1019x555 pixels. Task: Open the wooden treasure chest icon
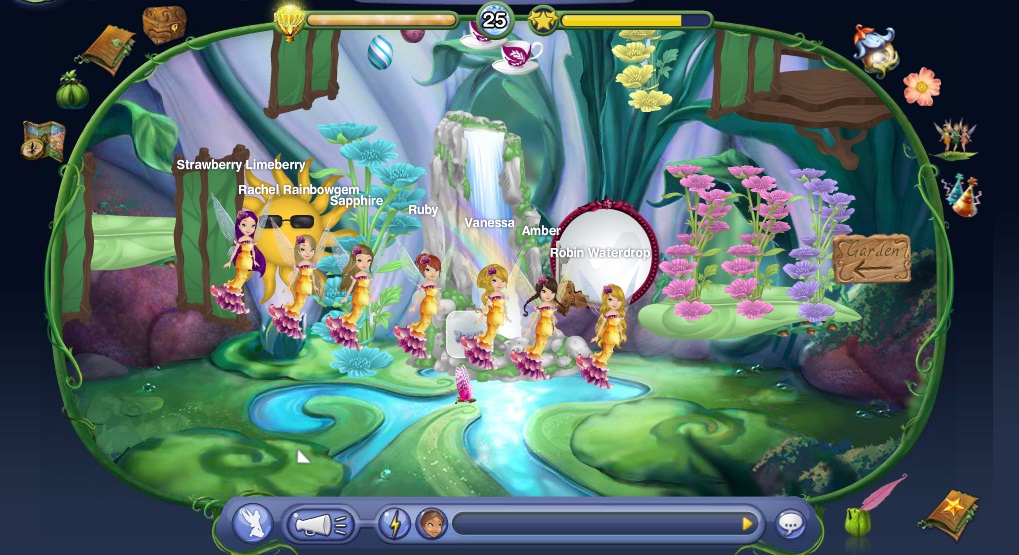point(162,23)
